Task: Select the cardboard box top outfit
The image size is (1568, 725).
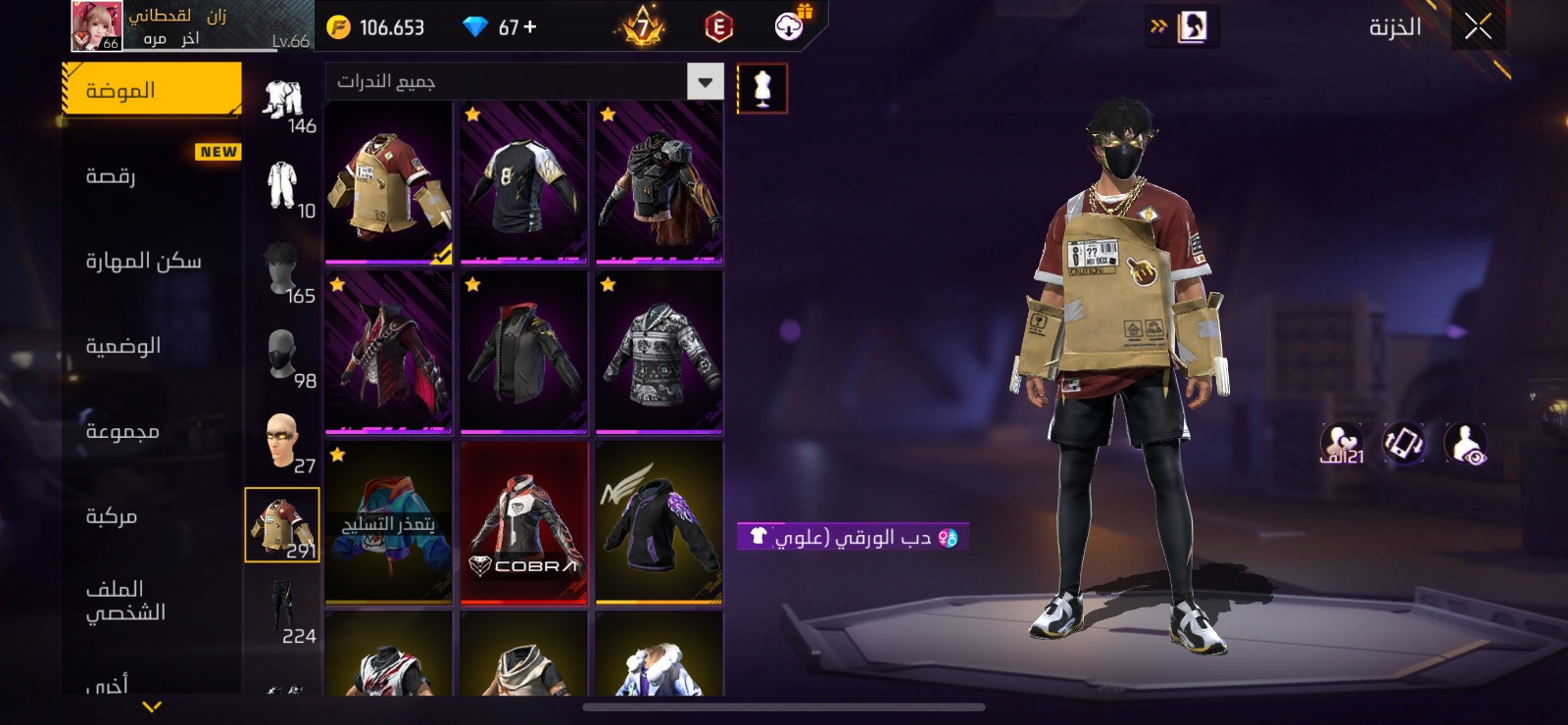Action: point(388,183)
